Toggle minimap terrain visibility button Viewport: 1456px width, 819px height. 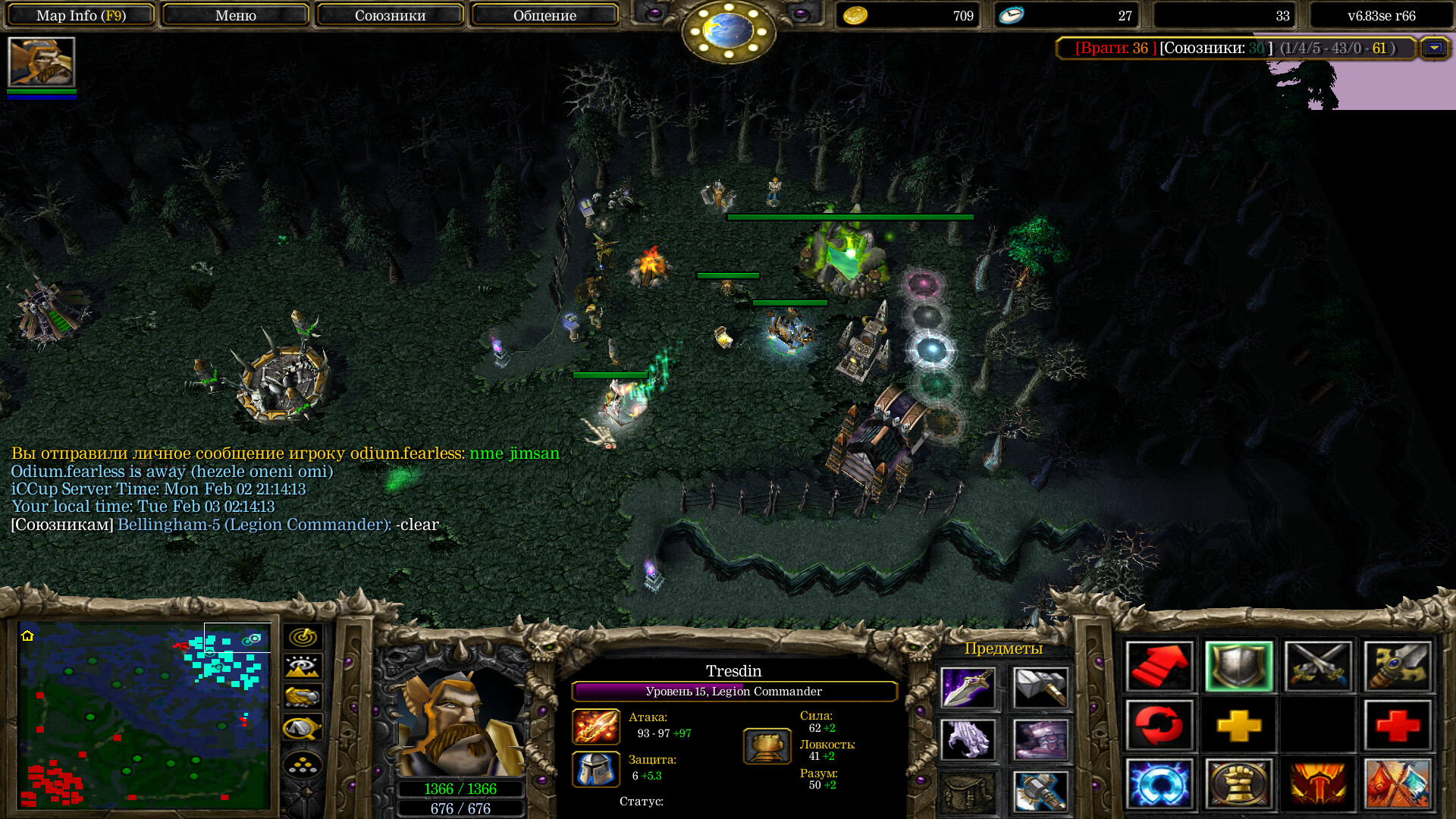click(x=303, y=667)
